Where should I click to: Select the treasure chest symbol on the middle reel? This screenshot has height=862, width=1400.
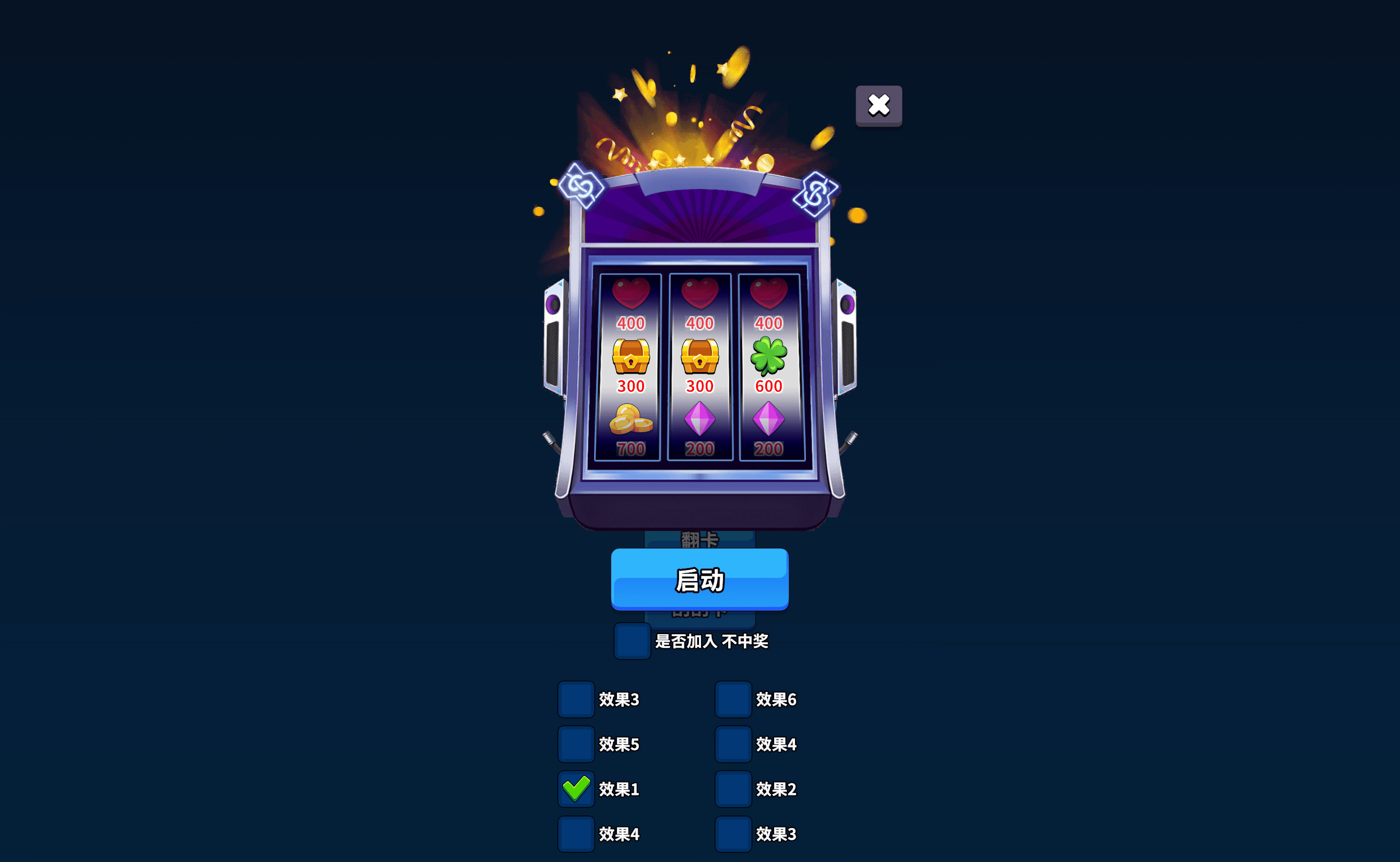pos(699,356)
